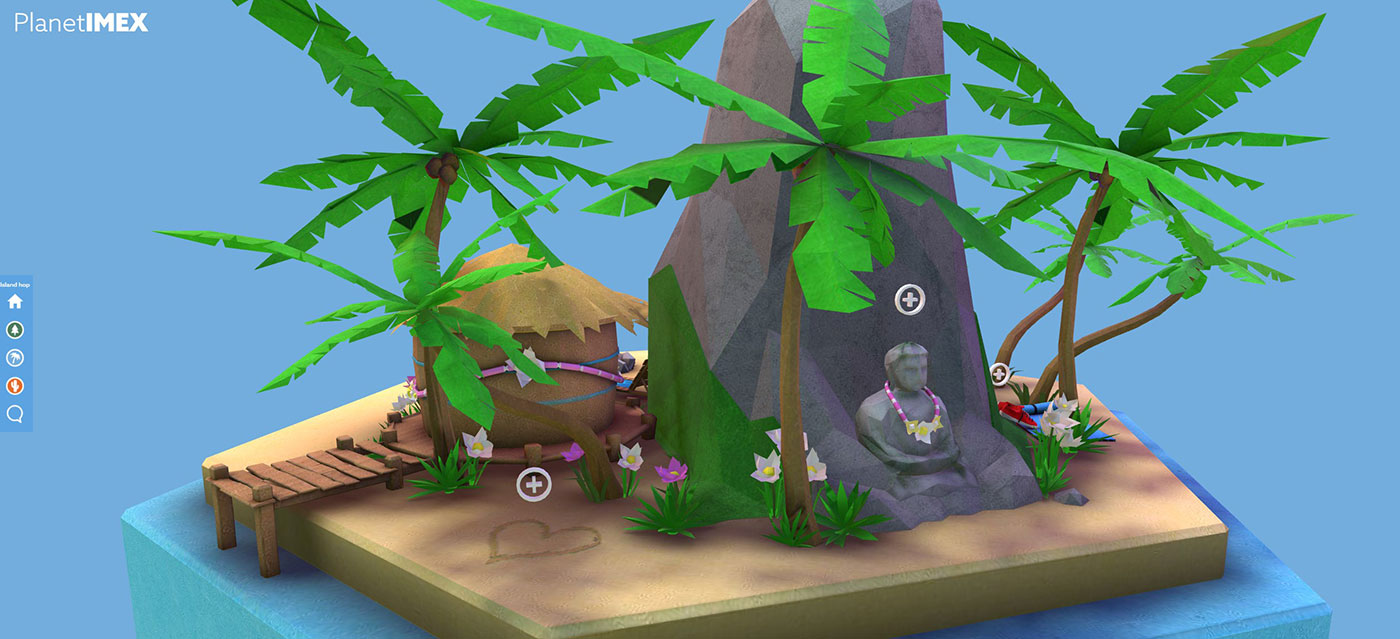The height and width of the screenshot is (639, 1400).
Task: Go to the home island icon
Action: click(15, 302)
